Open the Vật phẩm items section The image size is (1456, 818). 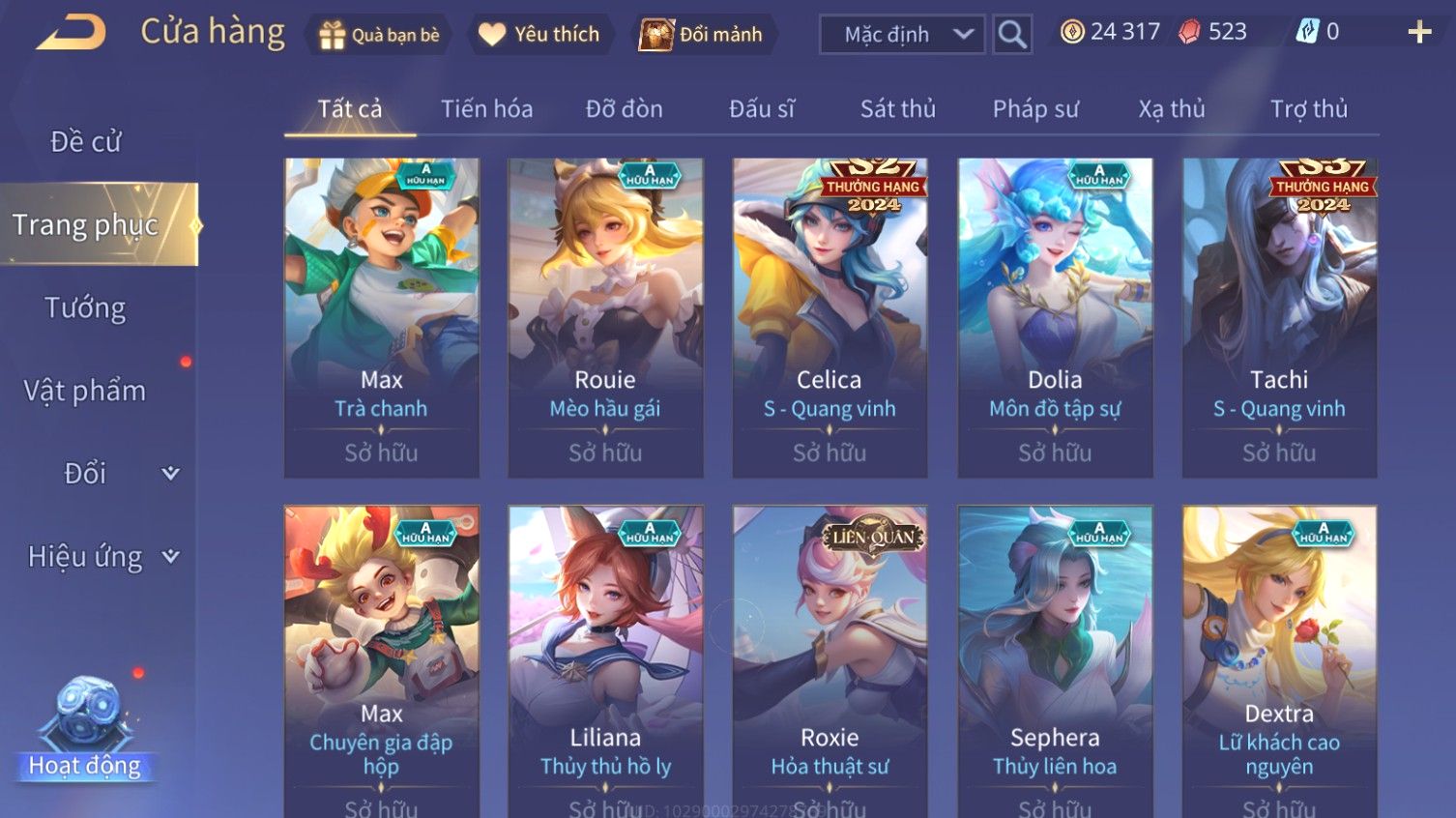pyautogui.click(x=85, y=391)
